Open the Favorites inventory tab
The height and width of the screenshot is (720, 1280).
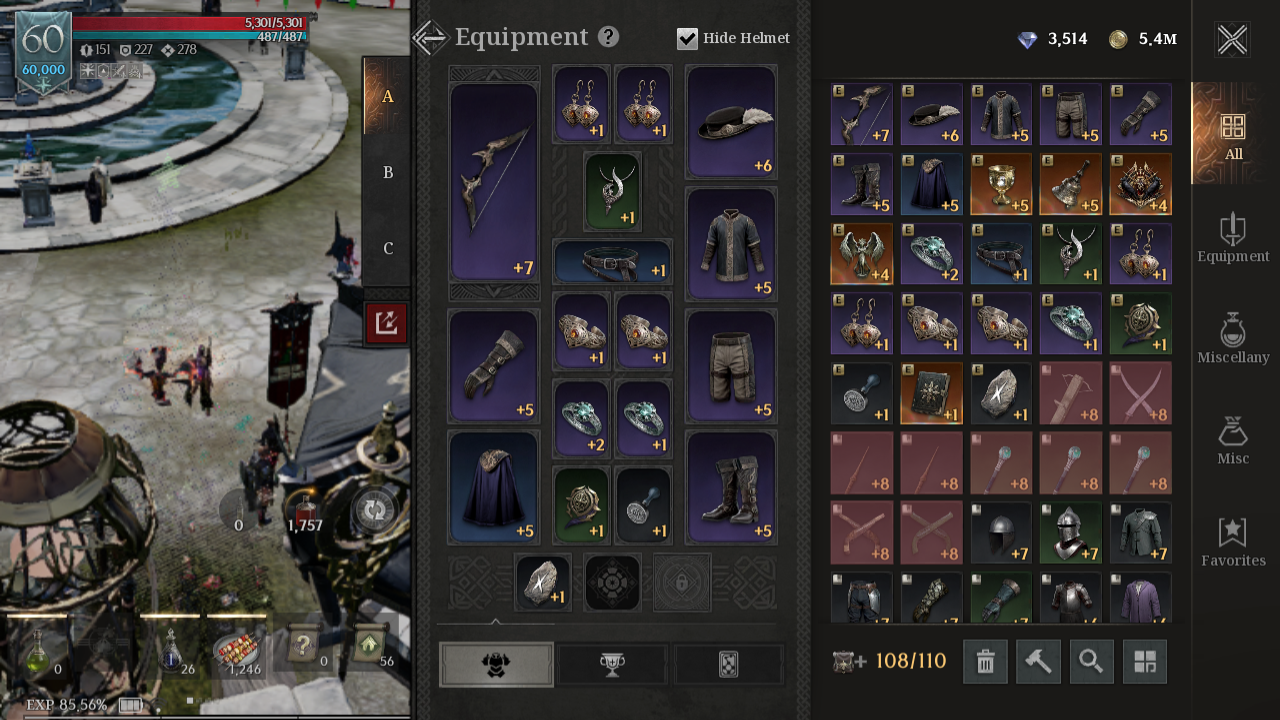[1233, 541]
